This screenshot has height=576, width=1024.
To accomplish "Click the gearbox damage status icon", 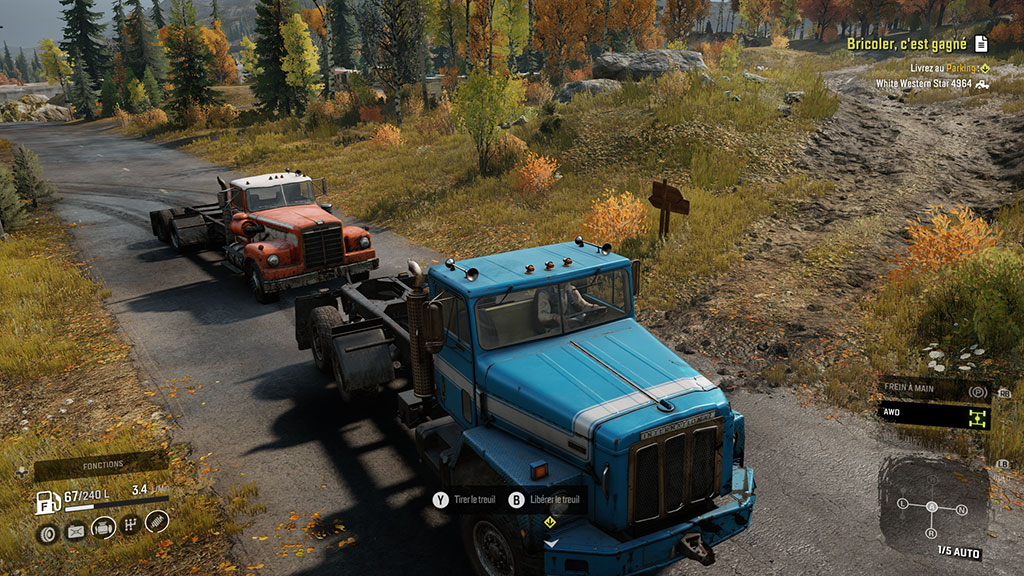I will [x=130, y=524].
